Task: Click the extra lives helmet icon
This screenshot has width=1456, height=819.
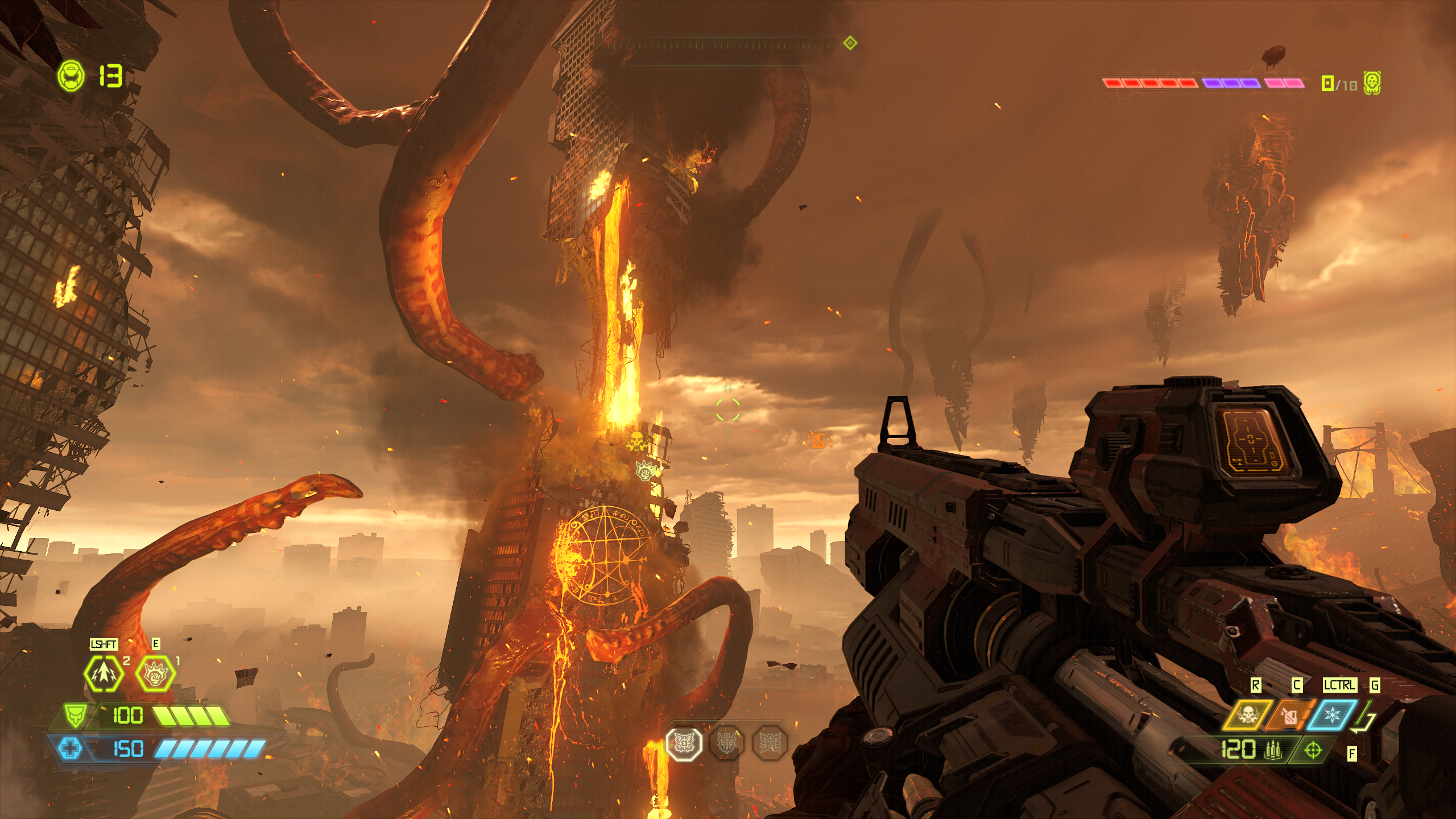Action: coord(71,75)
